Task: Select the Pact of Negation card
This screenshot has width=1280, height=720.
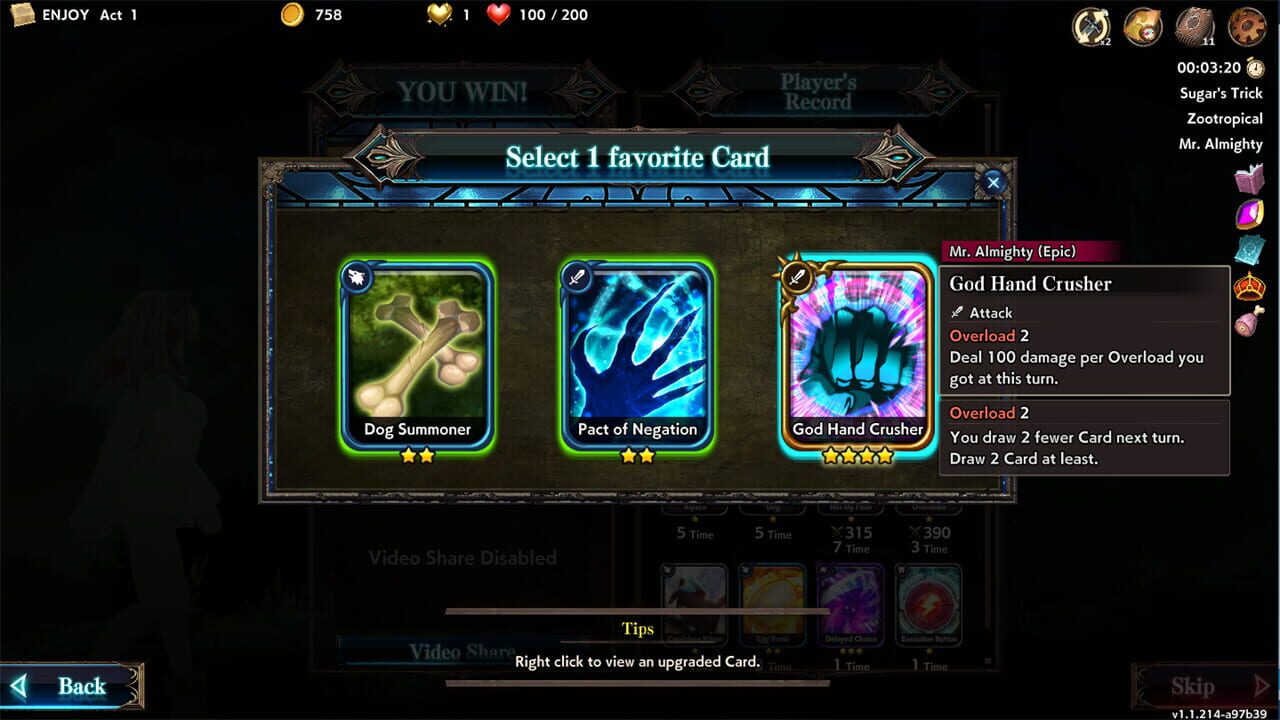Action: (x=637, y=355)
